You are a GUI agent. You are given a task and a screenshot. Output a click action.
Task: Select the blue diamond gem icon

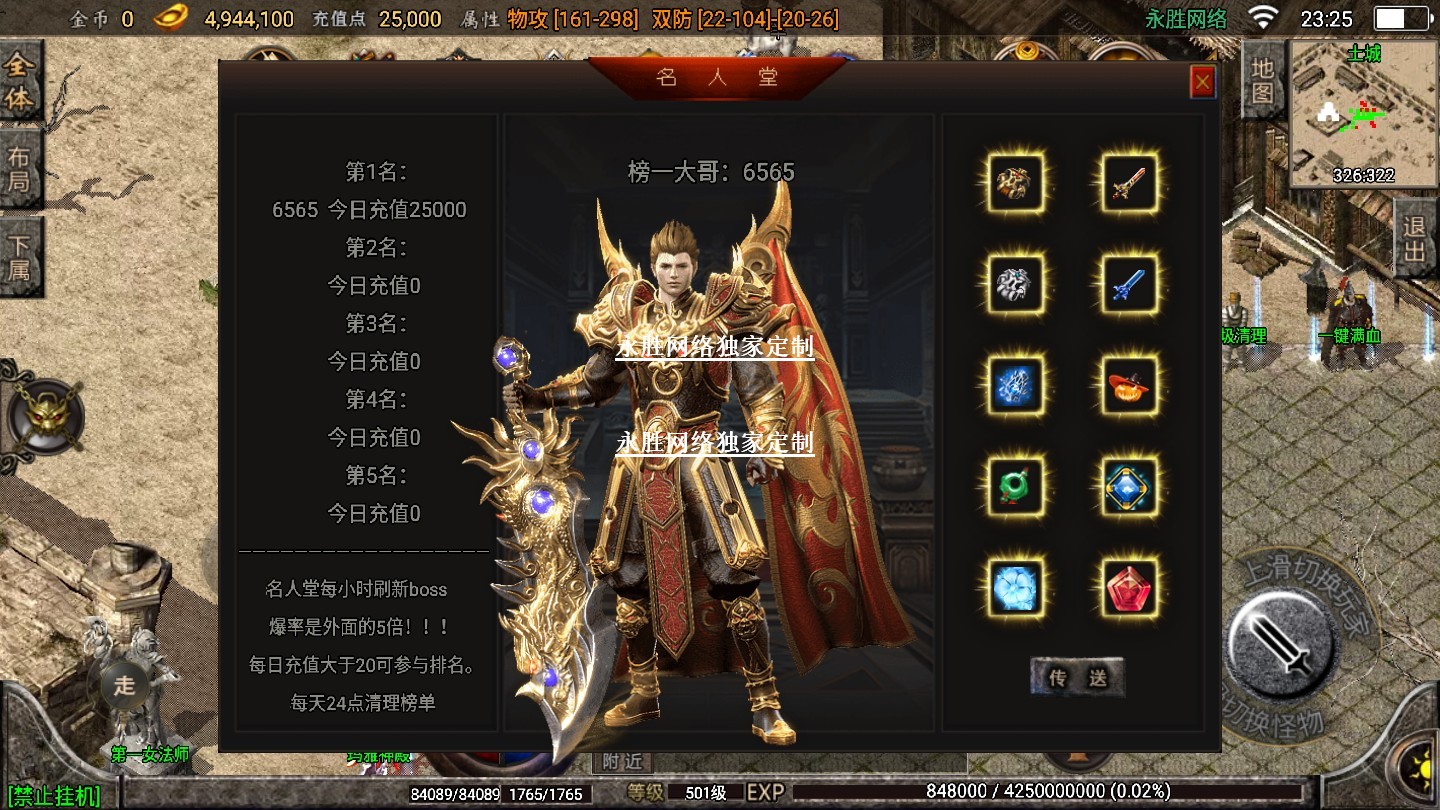coord(1130,486)
